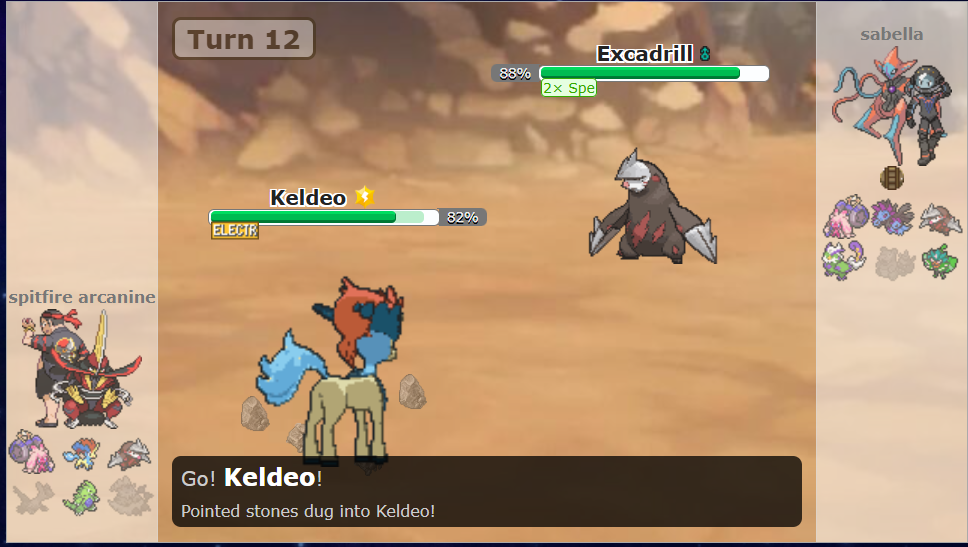Click the battle message log box

pyautogui.click(x=486, y=492)
